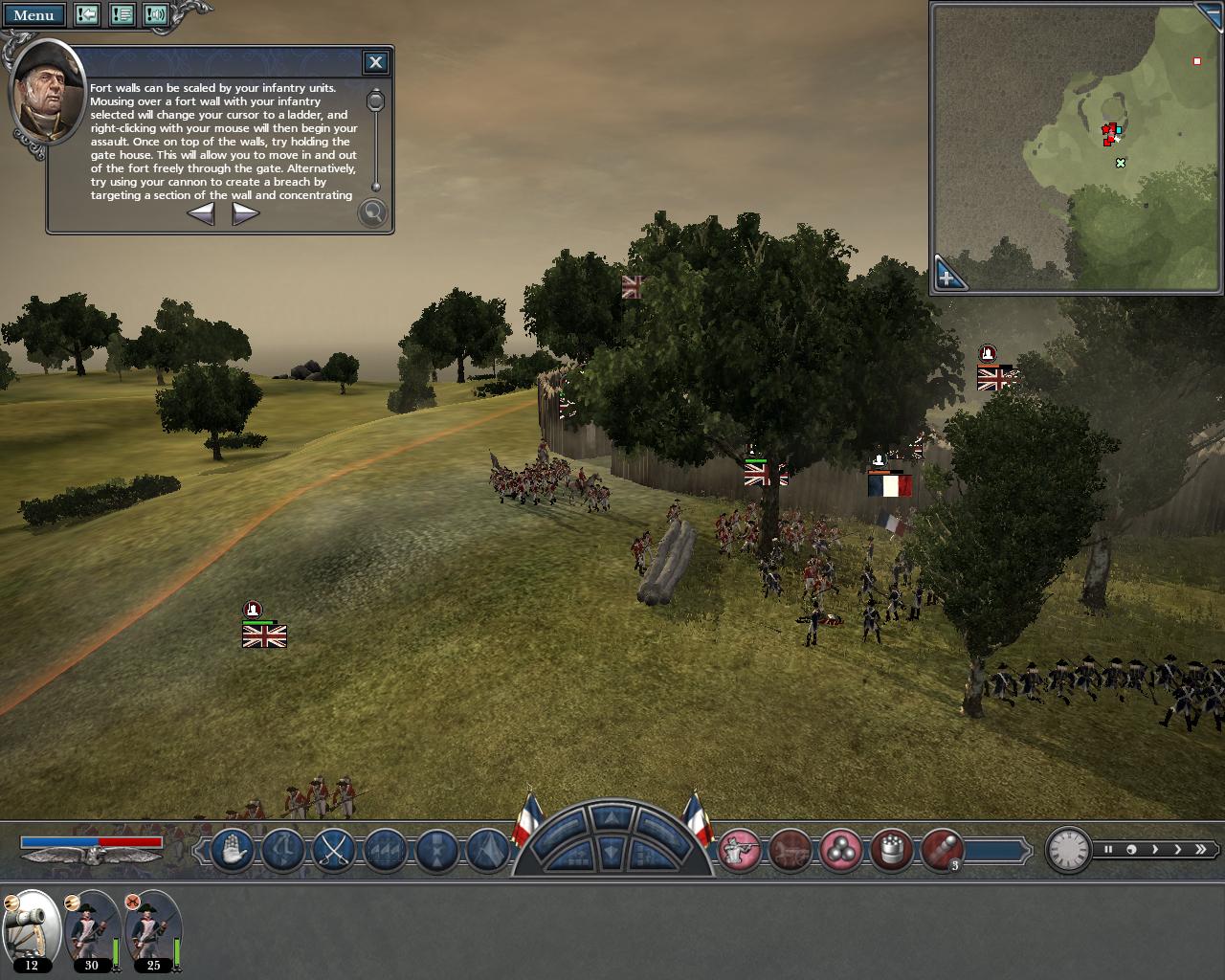
Task: Pause the battle using the pause control
Action: (1108, 849)
